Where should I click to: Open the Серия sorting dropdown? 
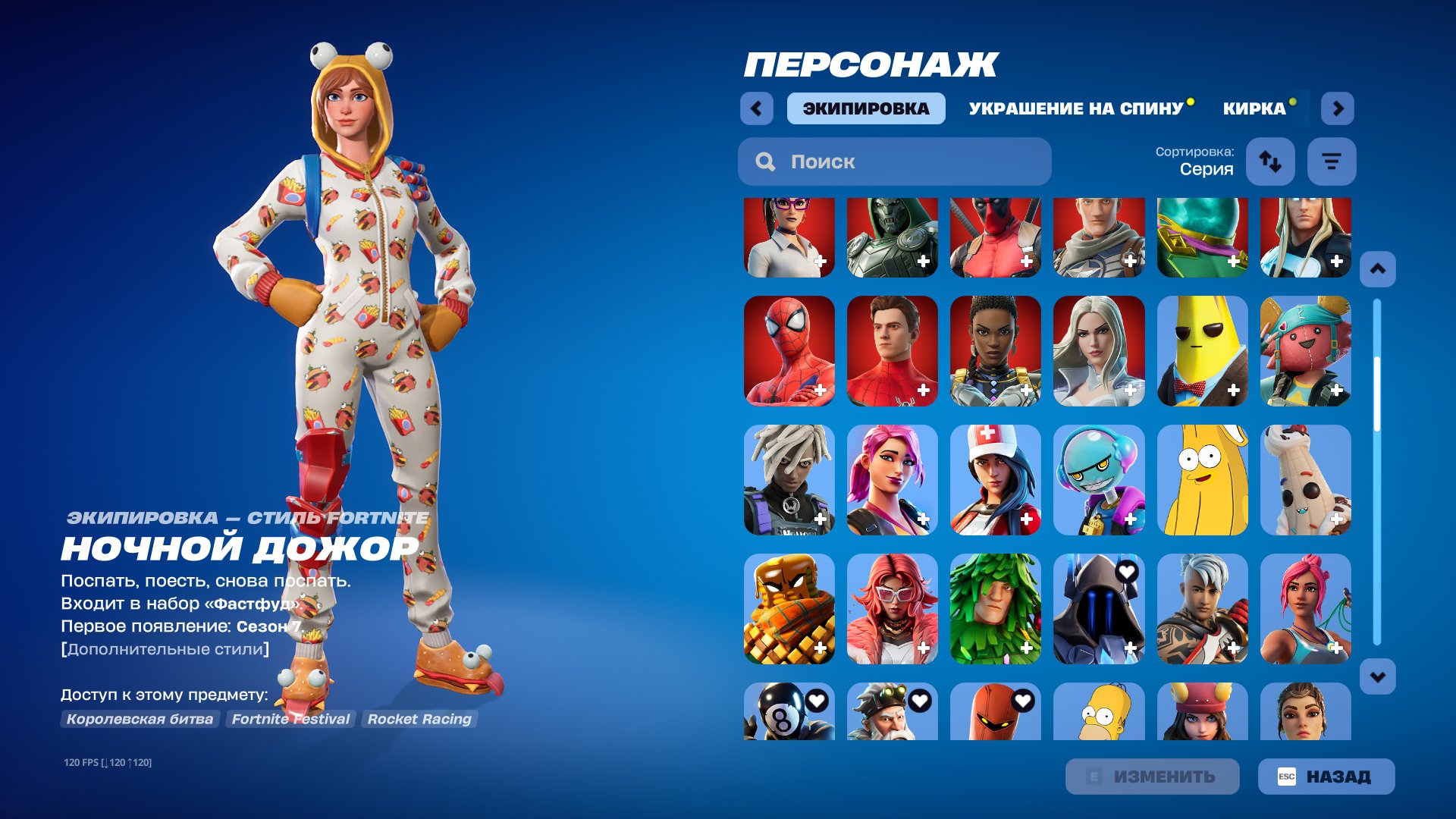(1207, 168)
